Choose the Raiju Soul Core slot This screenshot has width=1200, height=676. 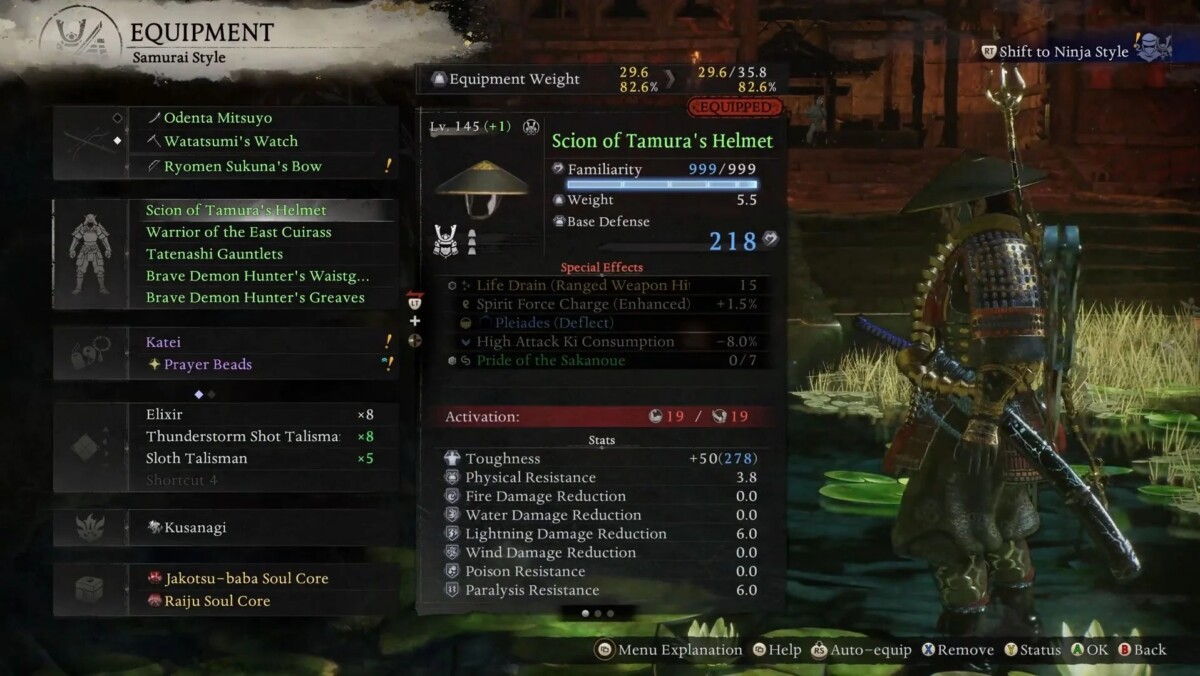pyautogui.click(x=217, y=601)
